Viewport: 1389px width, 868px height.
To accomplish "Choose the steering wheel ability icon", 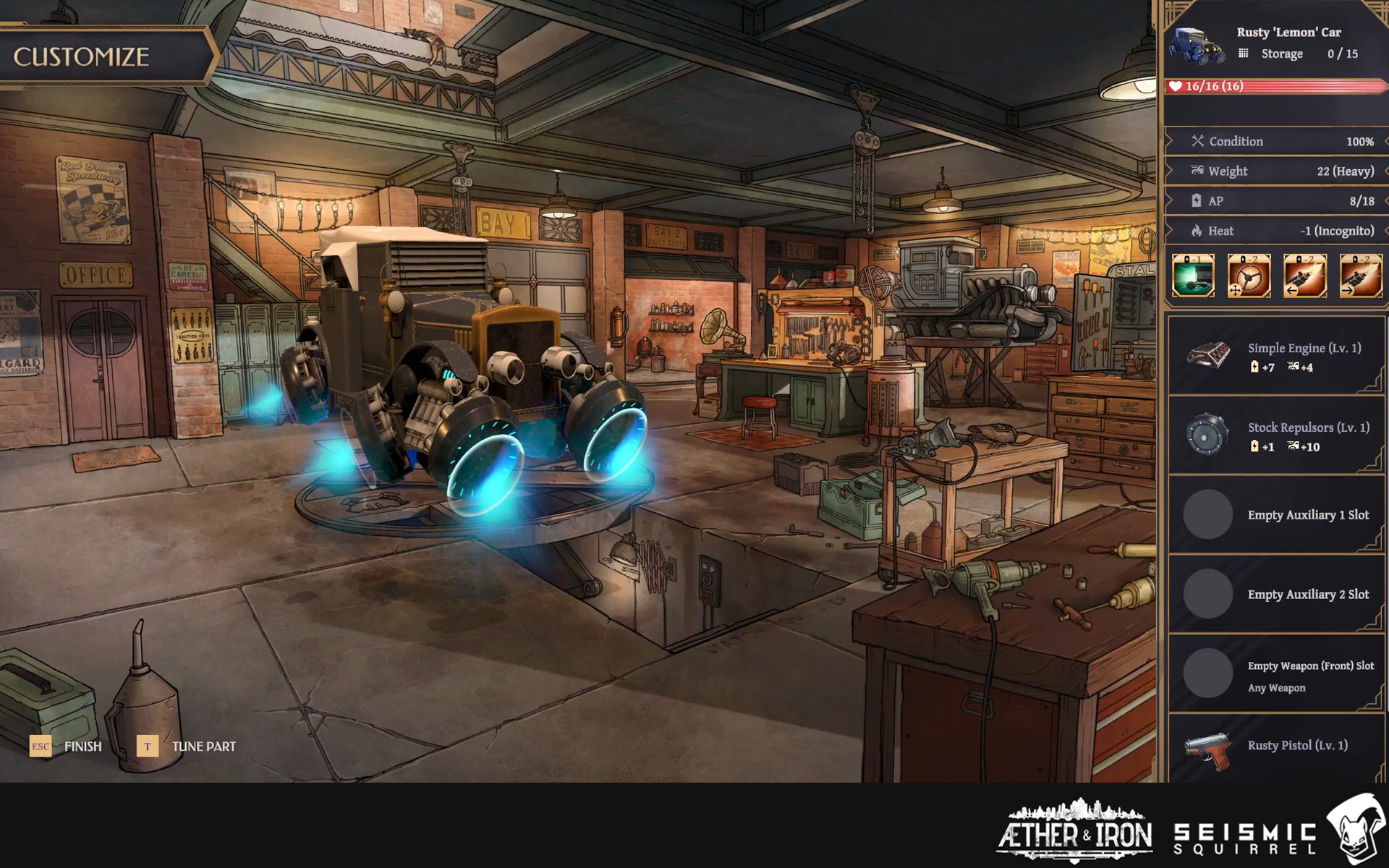I will 1249,276.
